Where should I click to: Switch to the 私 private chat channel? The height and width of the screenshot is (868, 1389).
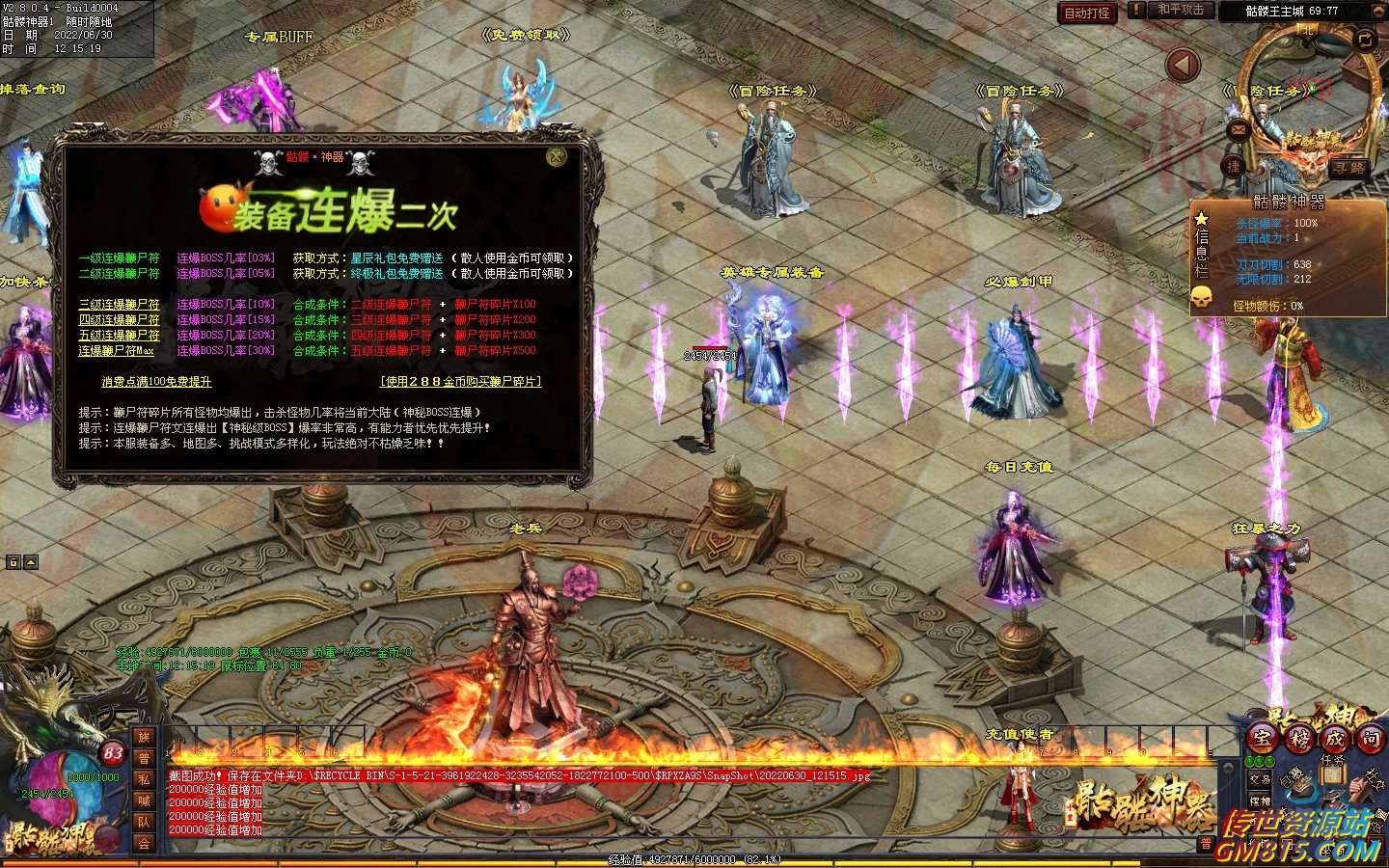[144, 779]
